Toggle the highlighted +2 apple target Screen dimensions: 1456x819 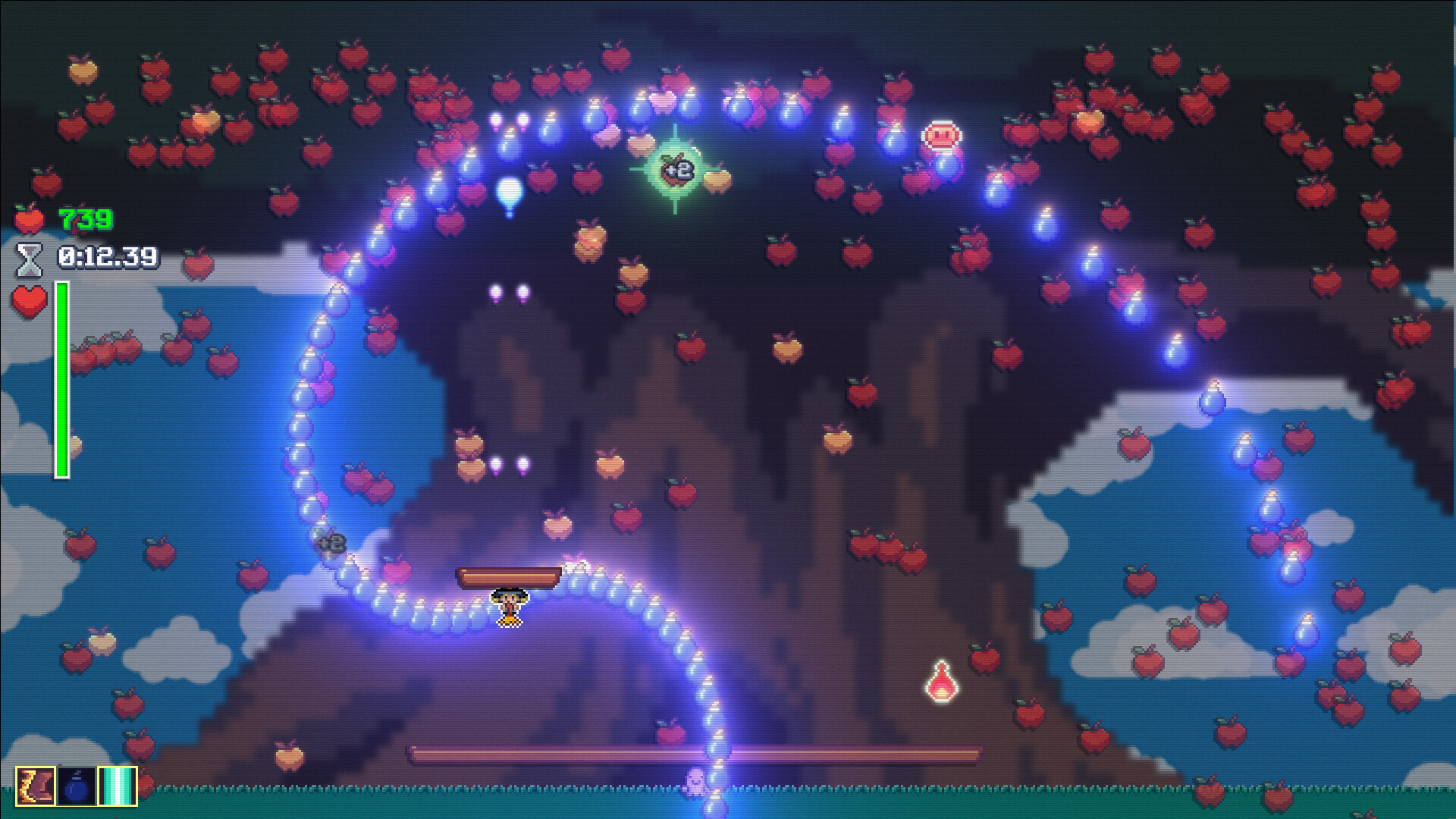pyautogui.click(x=677, y=171)
